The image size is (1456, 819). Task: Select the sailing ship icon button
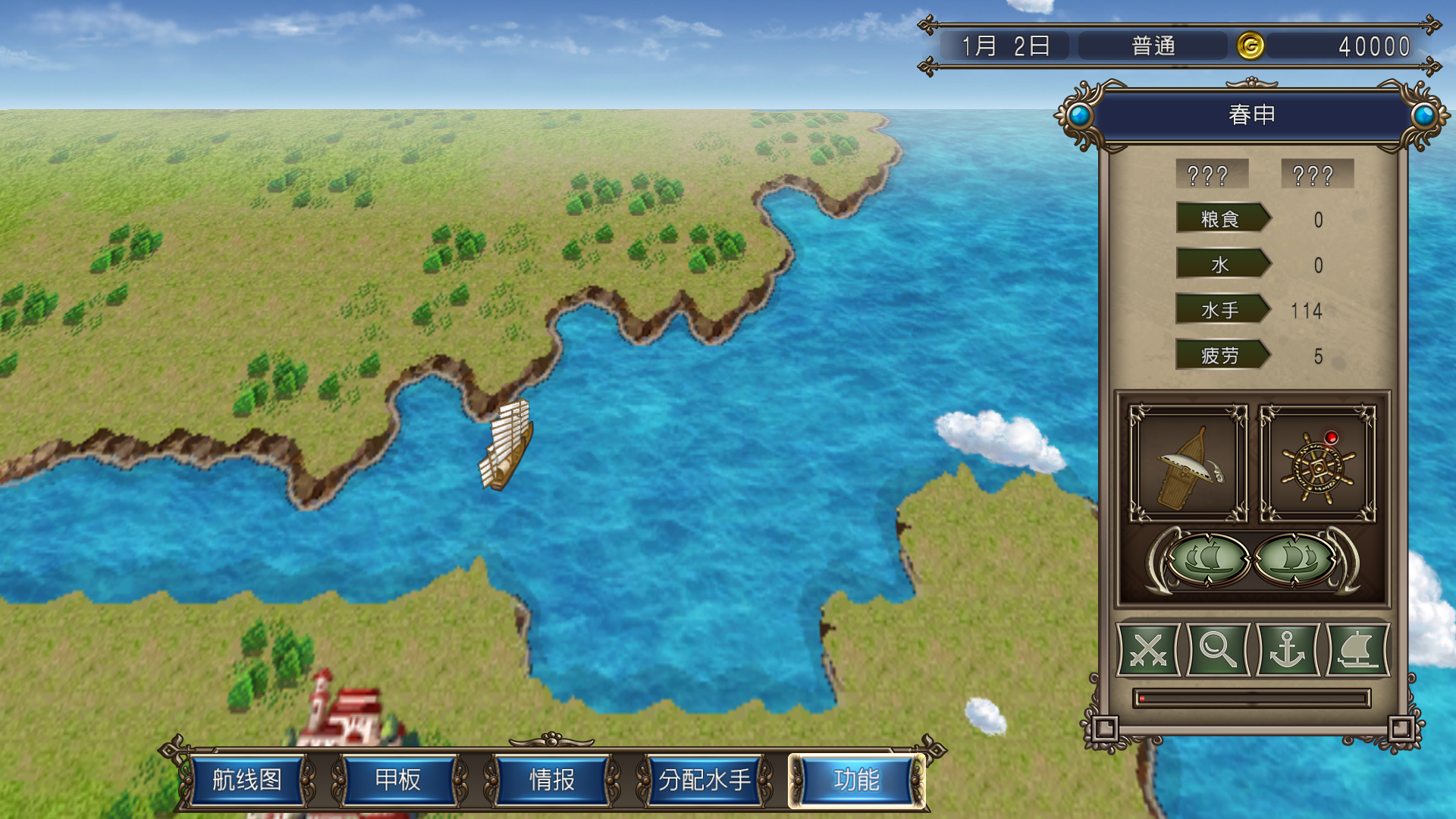[1357, 650]
